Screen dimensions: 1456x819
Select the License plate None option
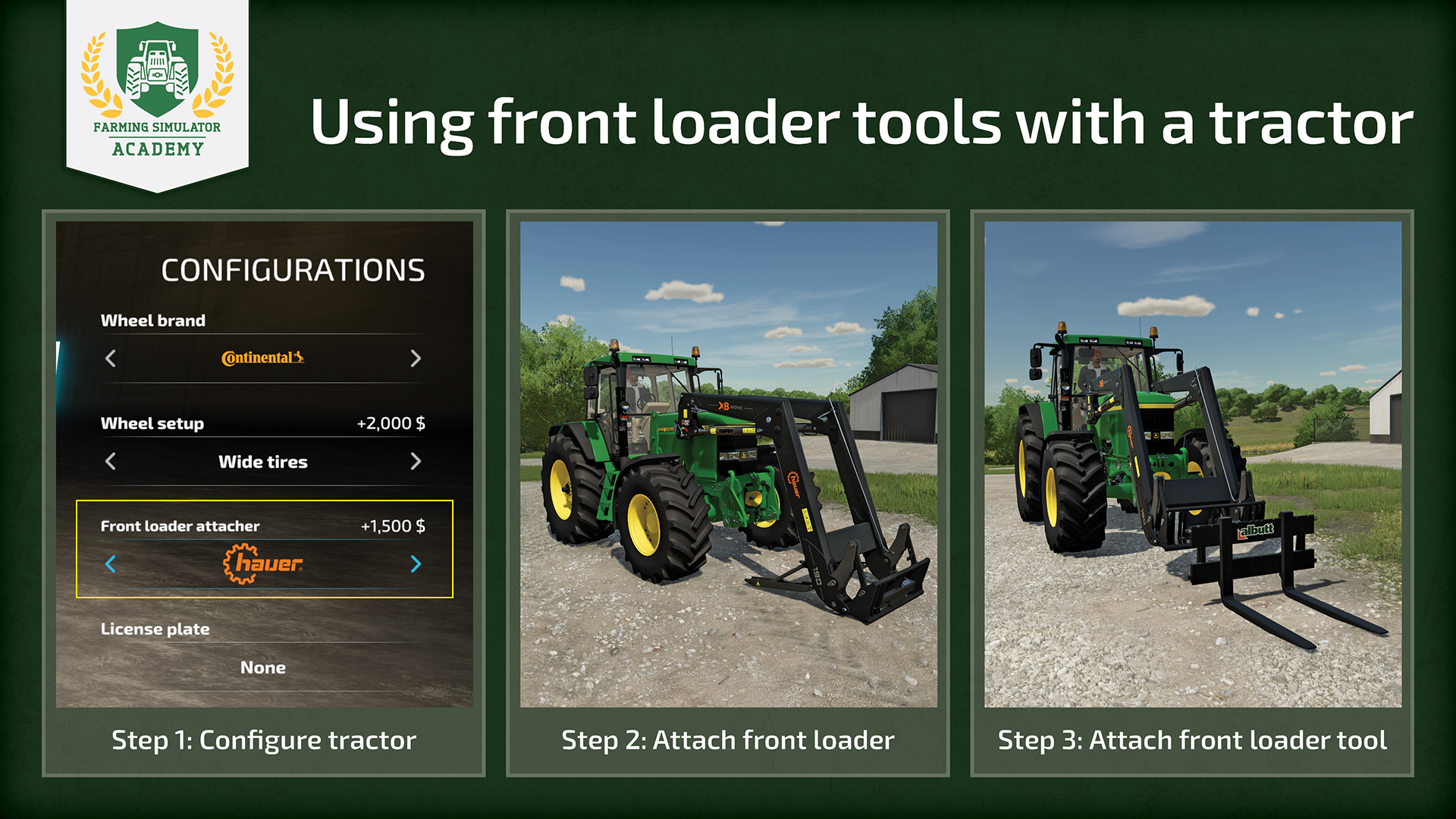coord(263,667)
